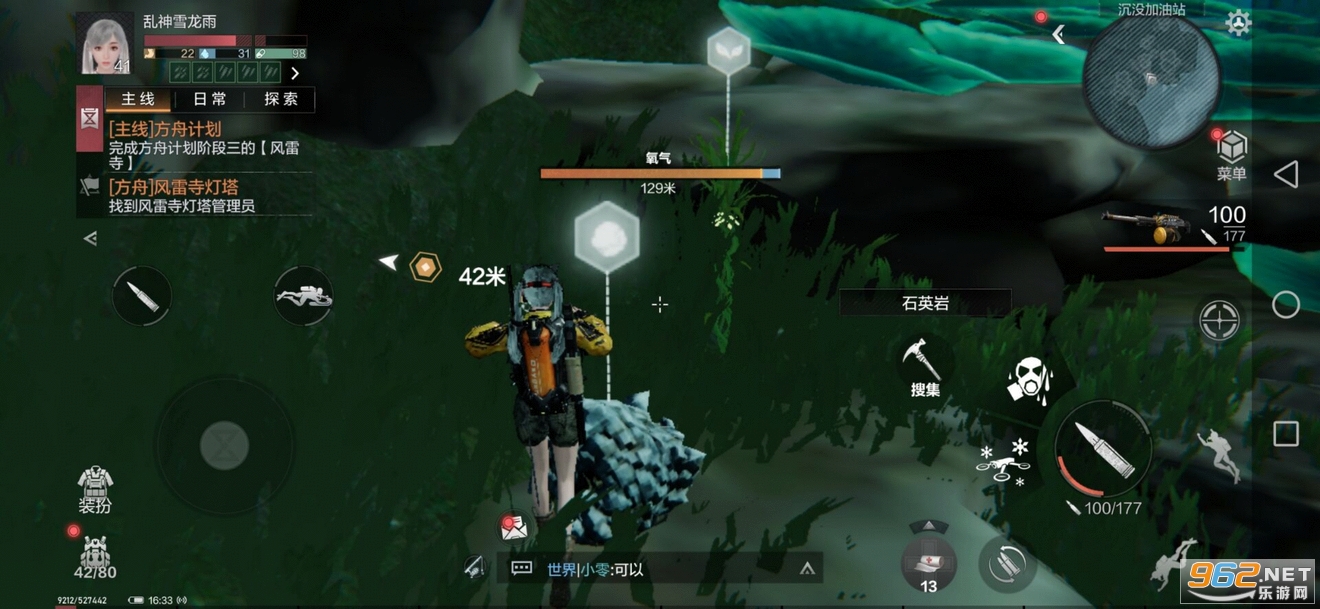Viewport: 1320px width, 609px height.
Task: Toggle the crosshair aim button
Action: (1220, 320)
